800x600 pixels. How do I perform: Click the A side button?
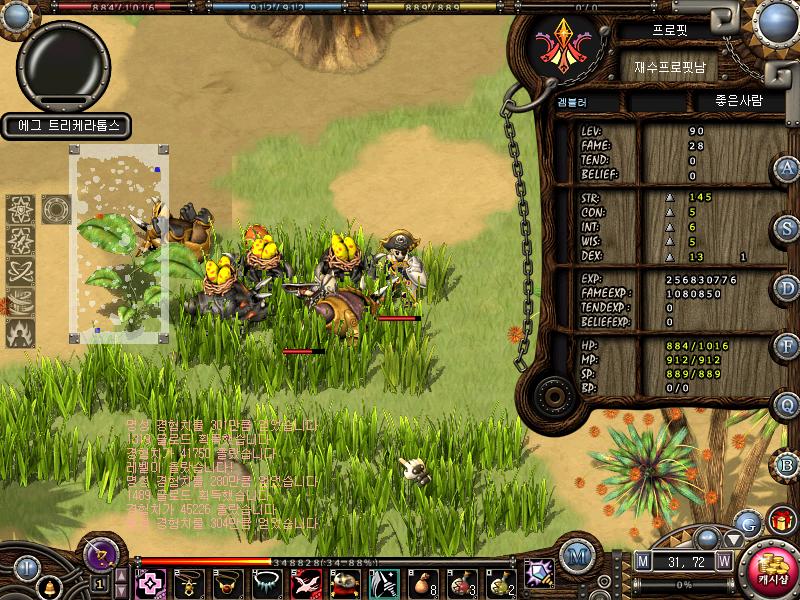tap(787, 168)
